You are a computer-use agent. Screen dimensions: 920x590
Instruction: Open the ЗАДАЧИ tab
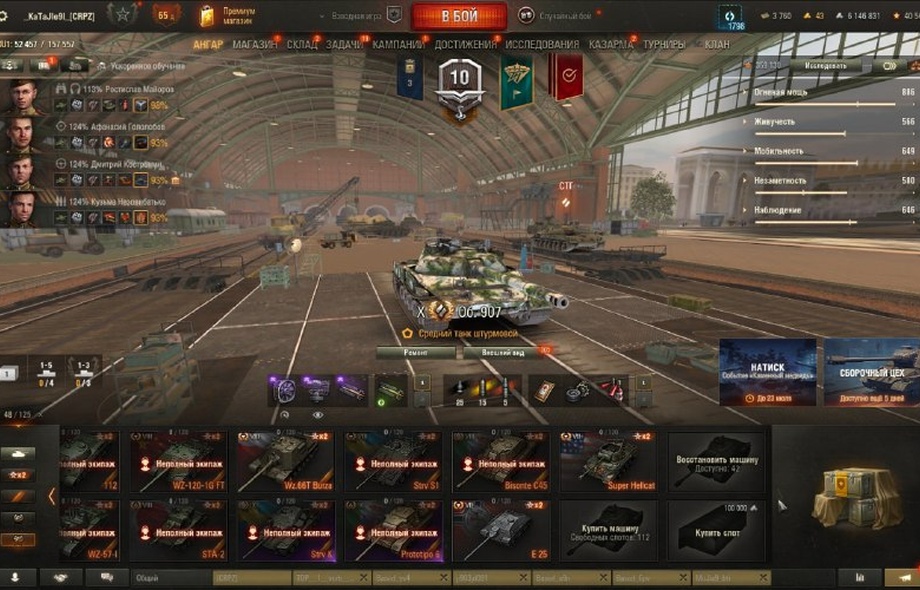(x=345, y=45)
